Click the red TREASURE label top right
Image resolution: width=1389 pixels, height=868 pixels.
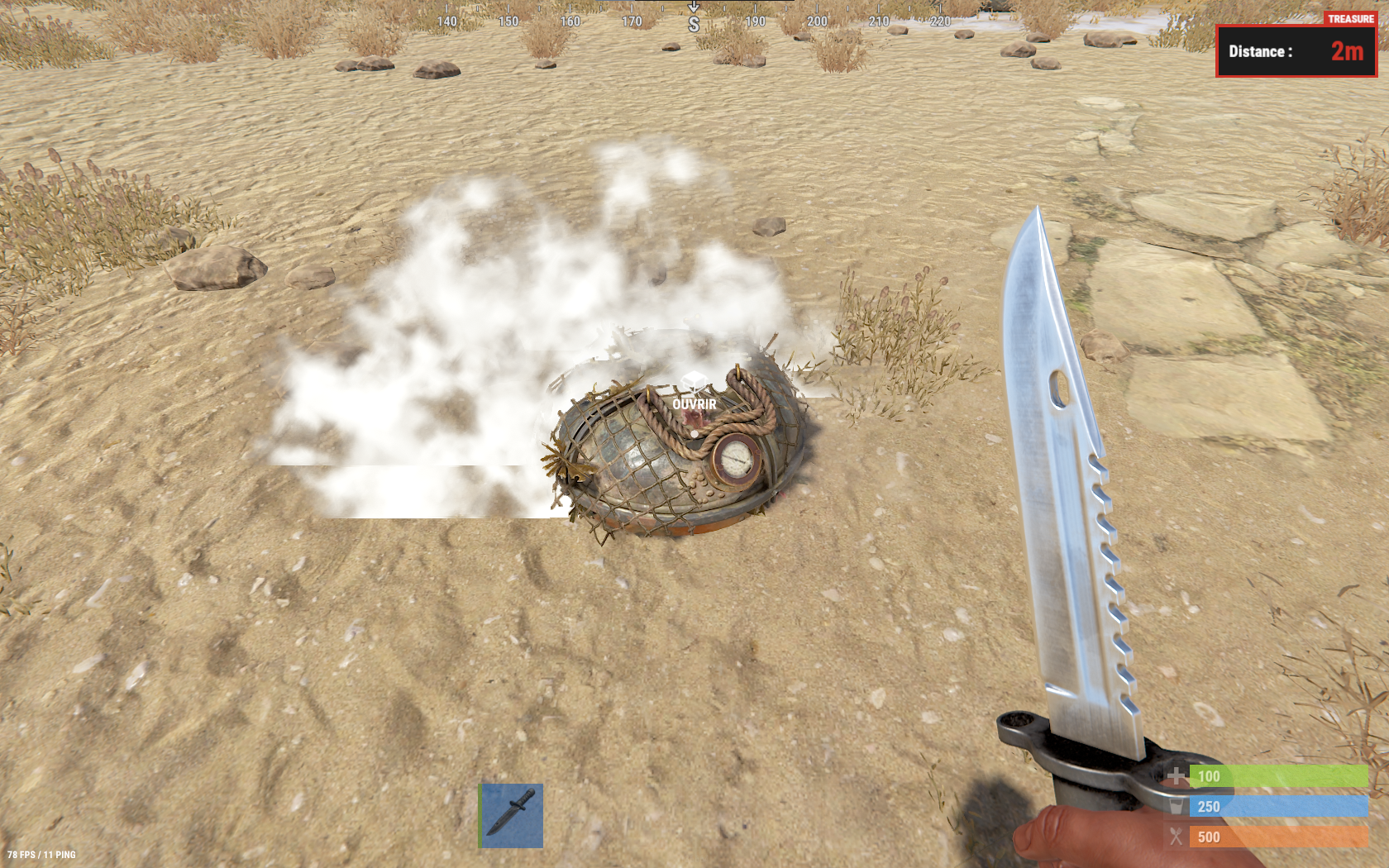[x=1351, y=17]
